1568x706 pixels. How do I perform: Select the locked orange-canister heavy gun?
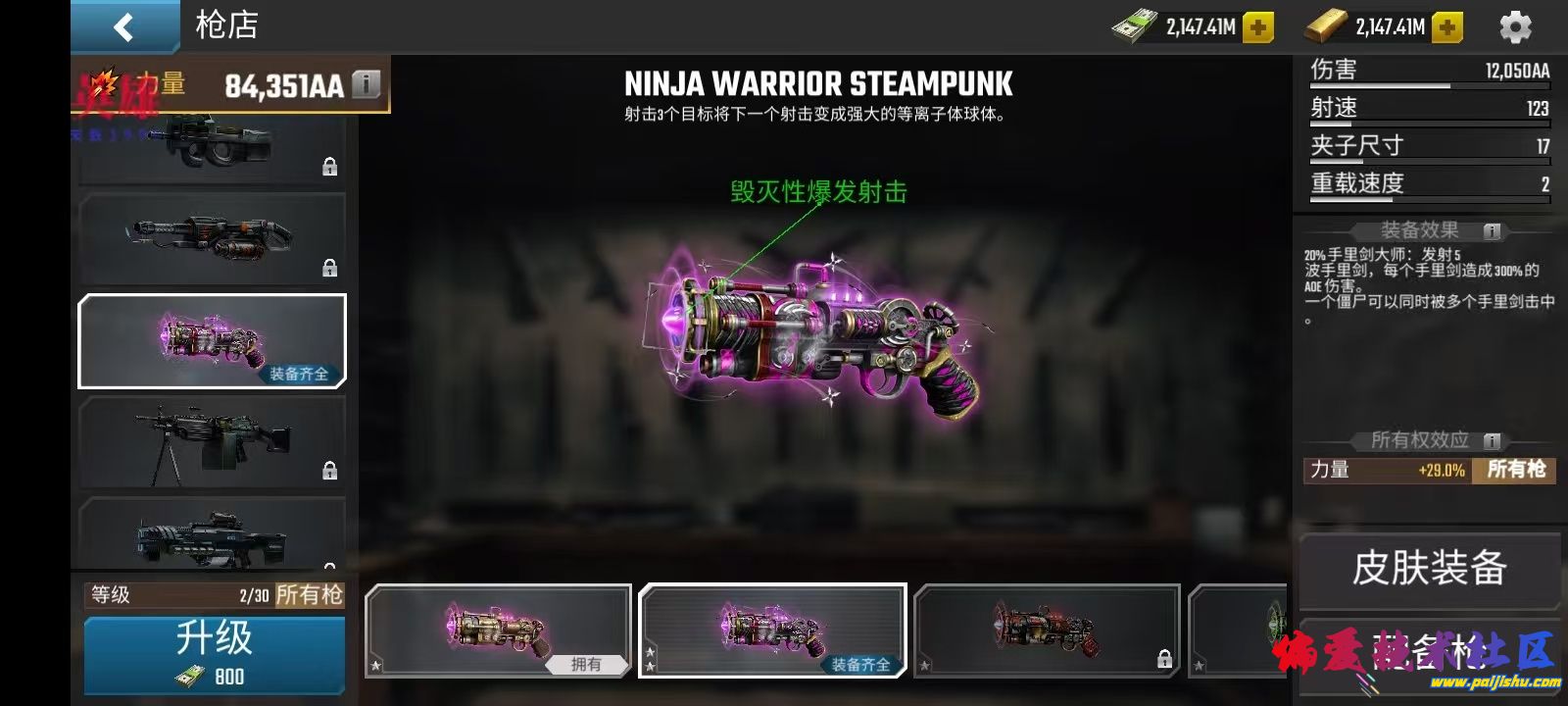212,238
